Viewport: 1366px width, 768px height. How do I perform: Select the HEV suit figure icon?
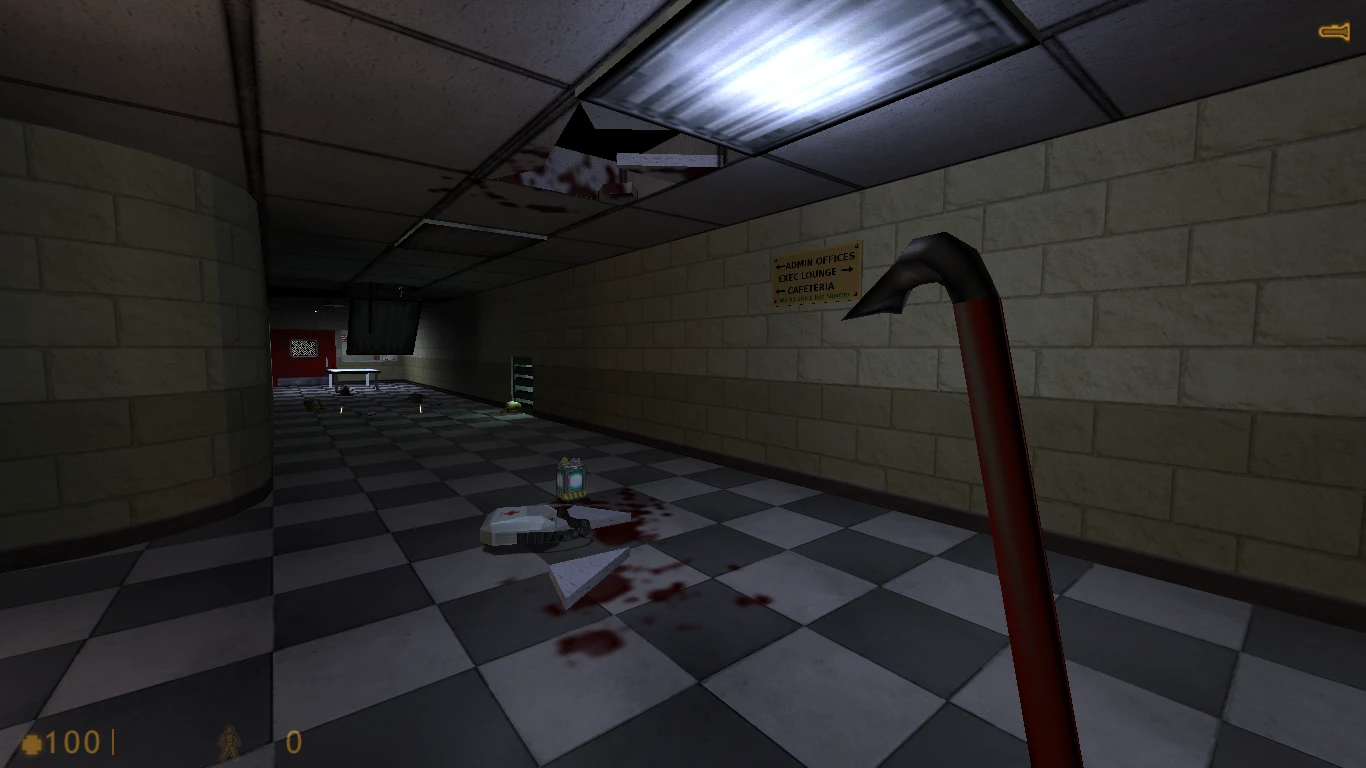231,741
